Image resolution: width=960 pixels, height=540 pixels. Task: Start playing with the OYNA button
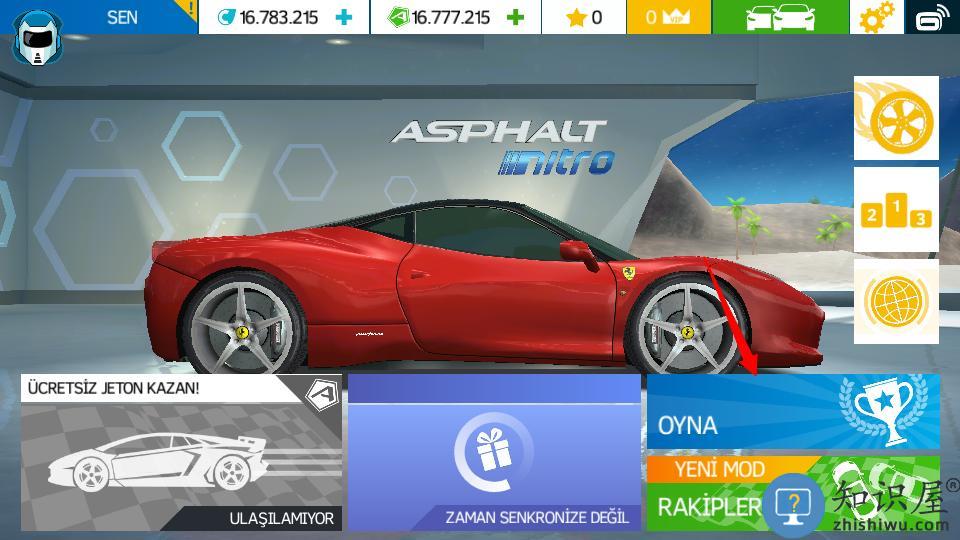793,413
